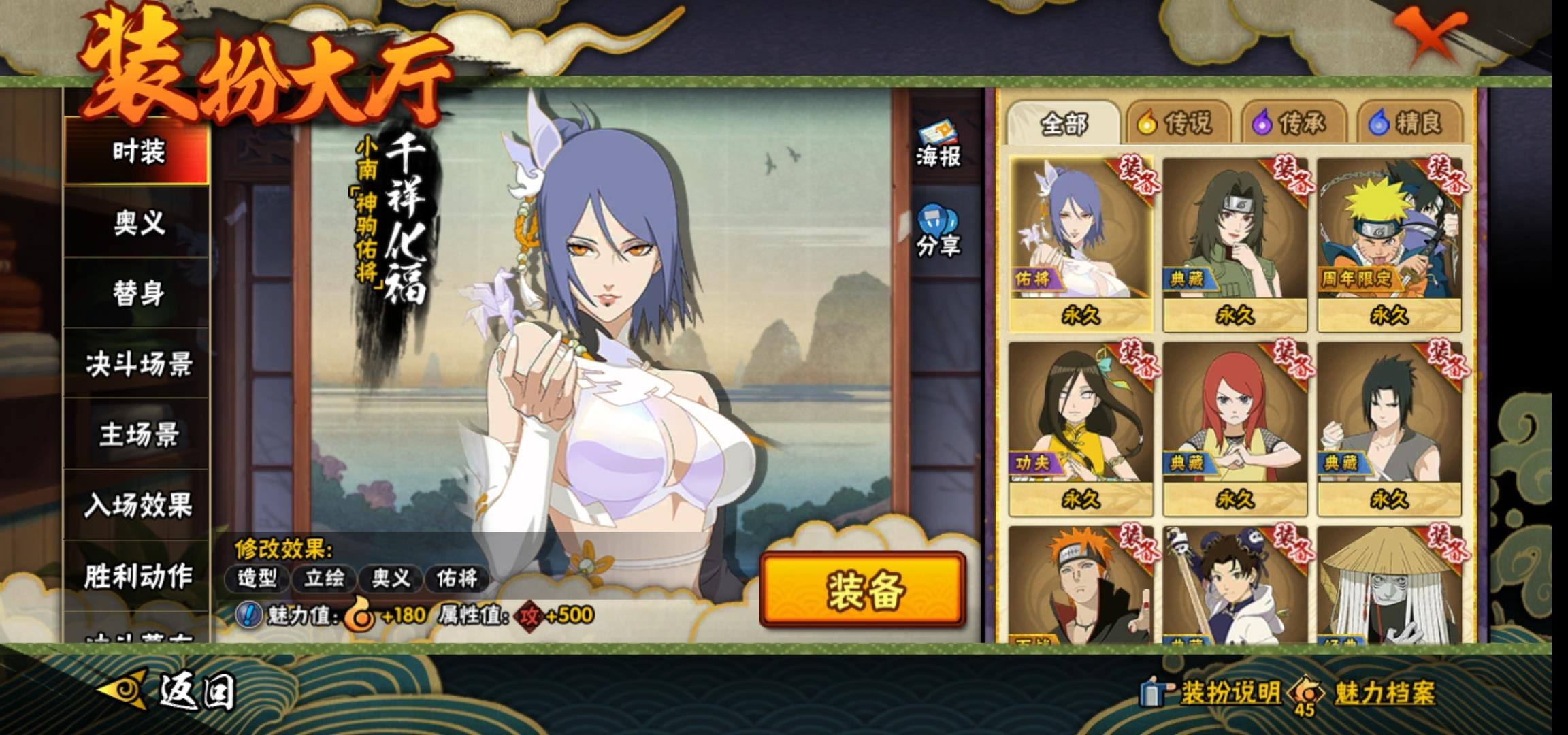Open the 胜利动作 category
Viewport: 1568px width, 735px height.
[137, 576]
